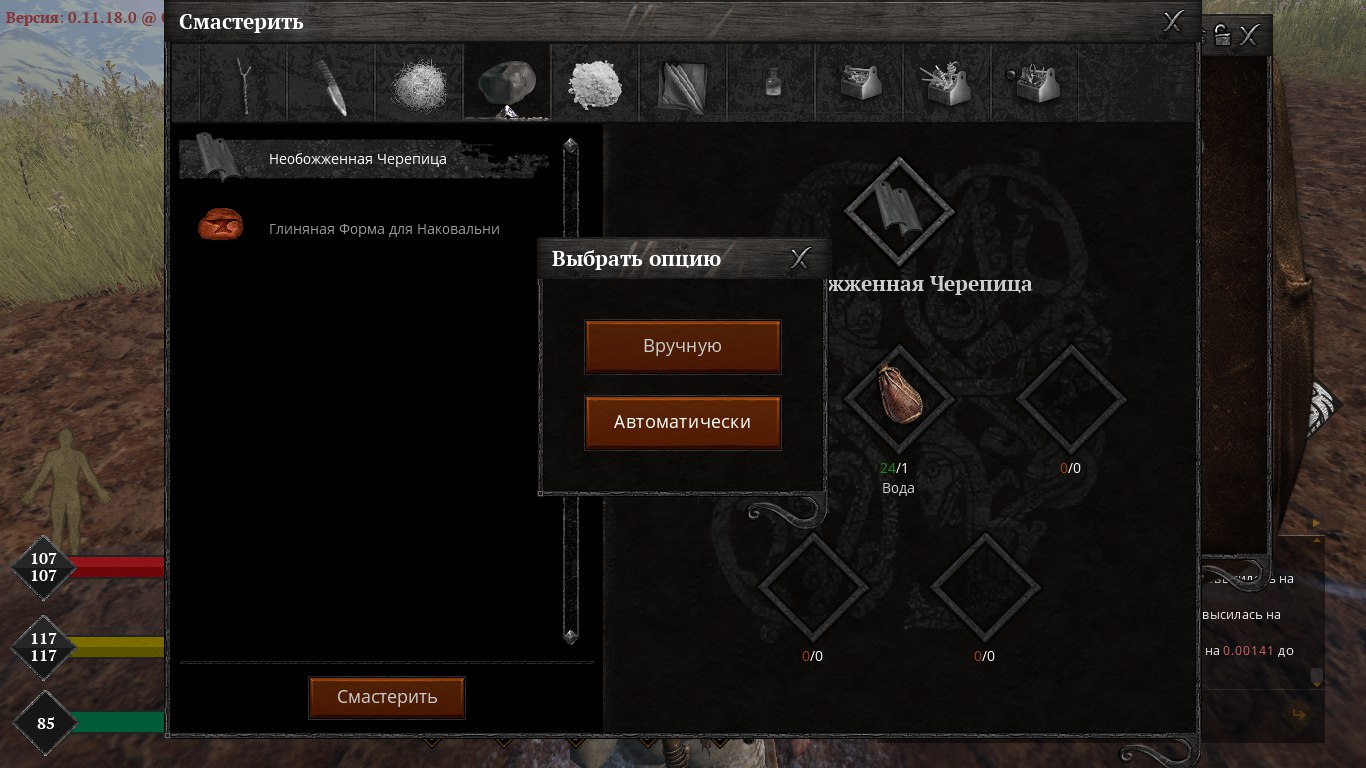Select the dark clay lump crafting tab
Screen dimensions: 1366x768
pos(507,84)
